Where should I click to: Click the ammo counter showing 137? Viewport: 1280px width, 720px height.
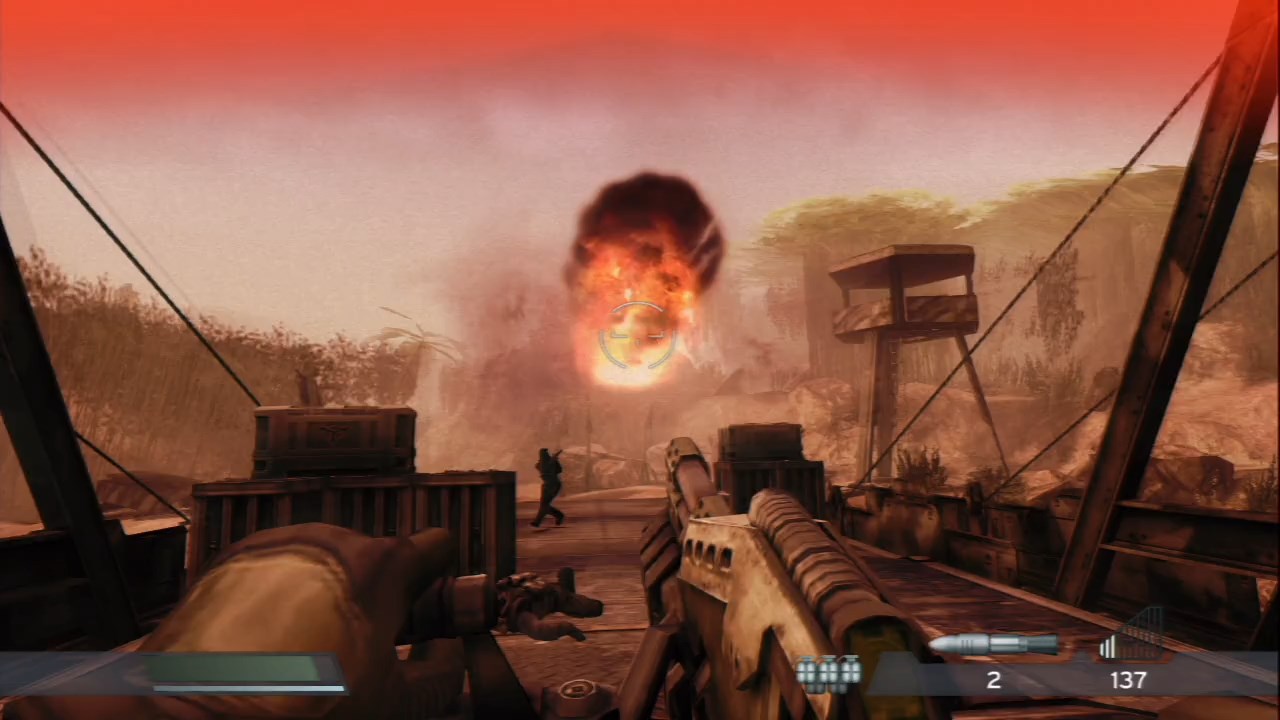1128,679
